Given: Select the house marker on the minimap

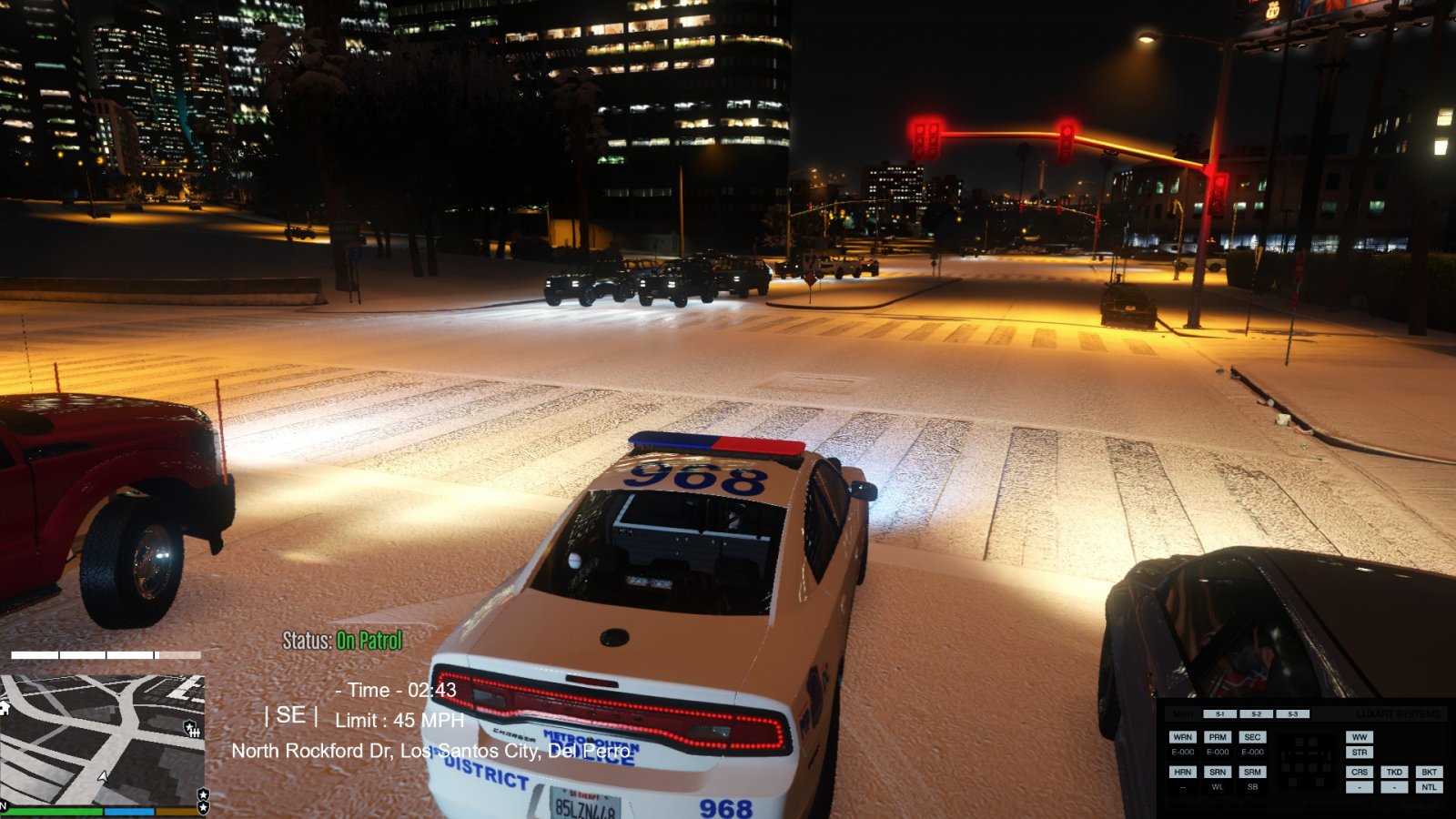Looking at the screenshot, I should 4,708.
